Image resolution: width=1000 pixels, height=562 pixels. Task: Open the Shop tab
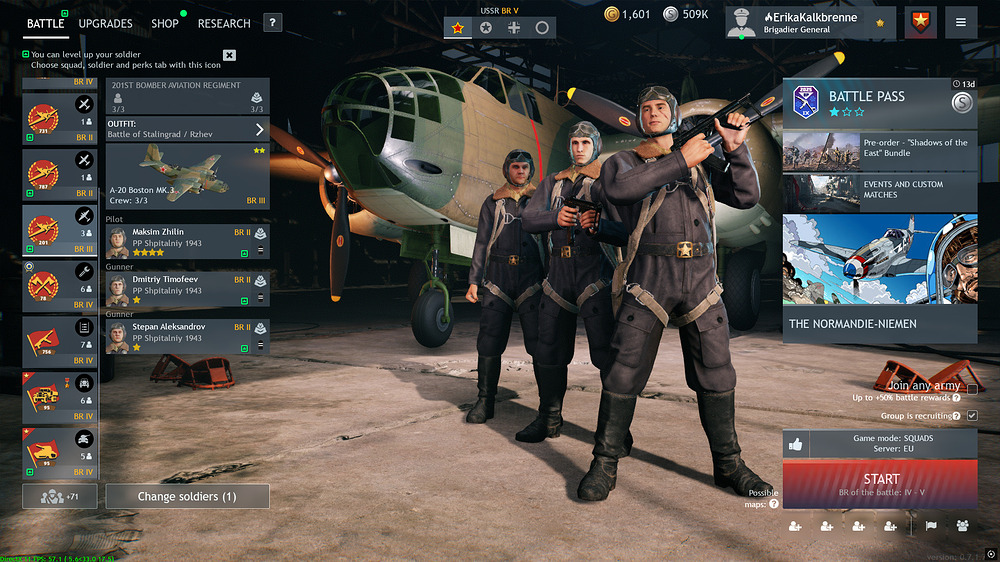point(165,23)
